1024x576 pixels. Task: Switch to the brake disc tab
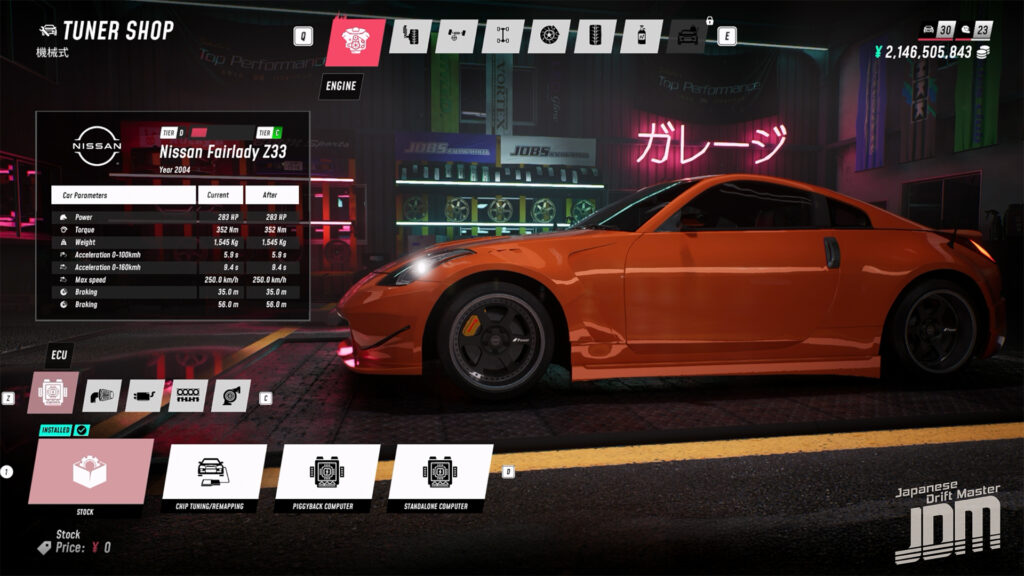(x=549, y=37)
